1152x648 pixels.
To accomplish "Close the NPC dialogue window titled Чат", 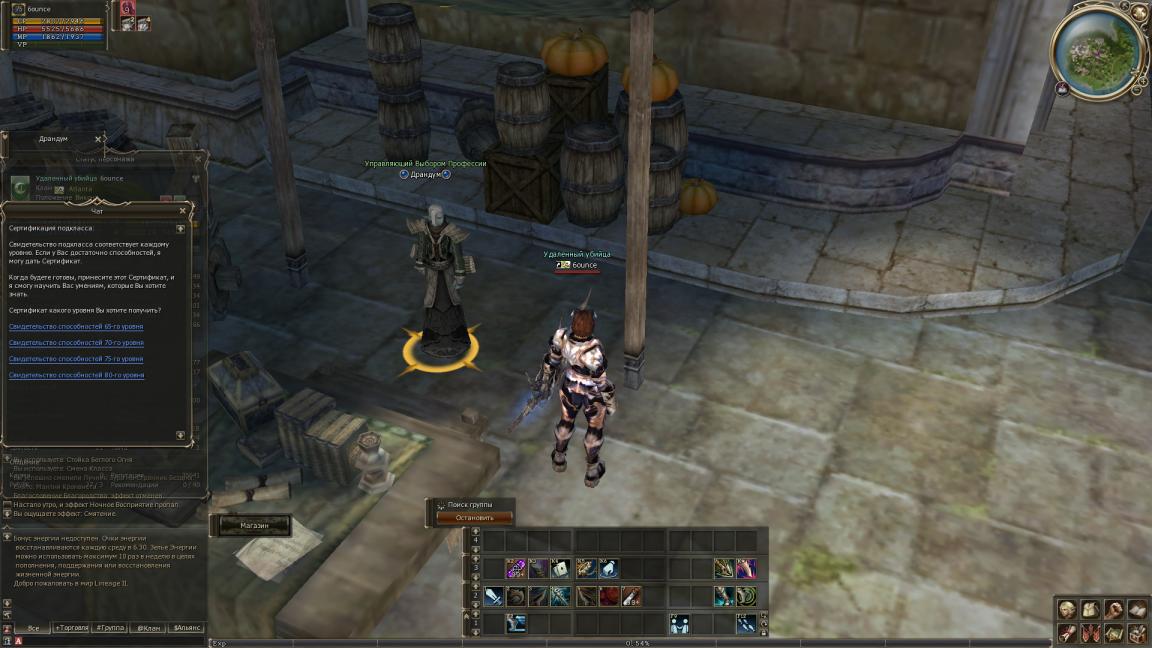I will tap(182, 211).
